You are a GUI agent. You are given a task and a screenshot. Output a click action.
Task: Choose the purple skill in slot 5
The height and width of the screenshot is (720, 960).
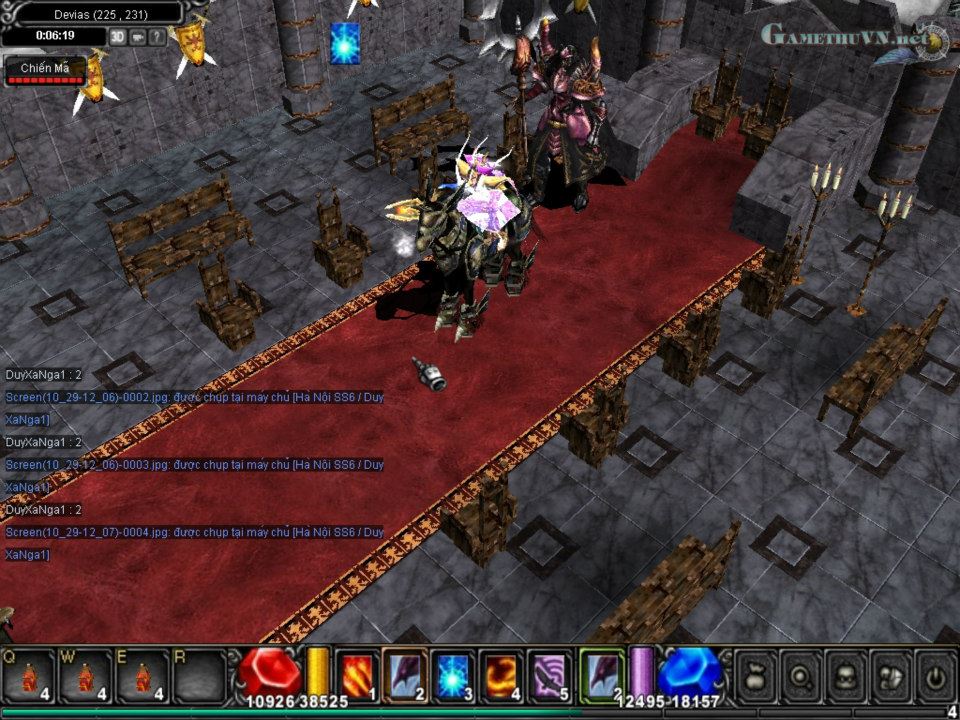[x=548, y=674]
